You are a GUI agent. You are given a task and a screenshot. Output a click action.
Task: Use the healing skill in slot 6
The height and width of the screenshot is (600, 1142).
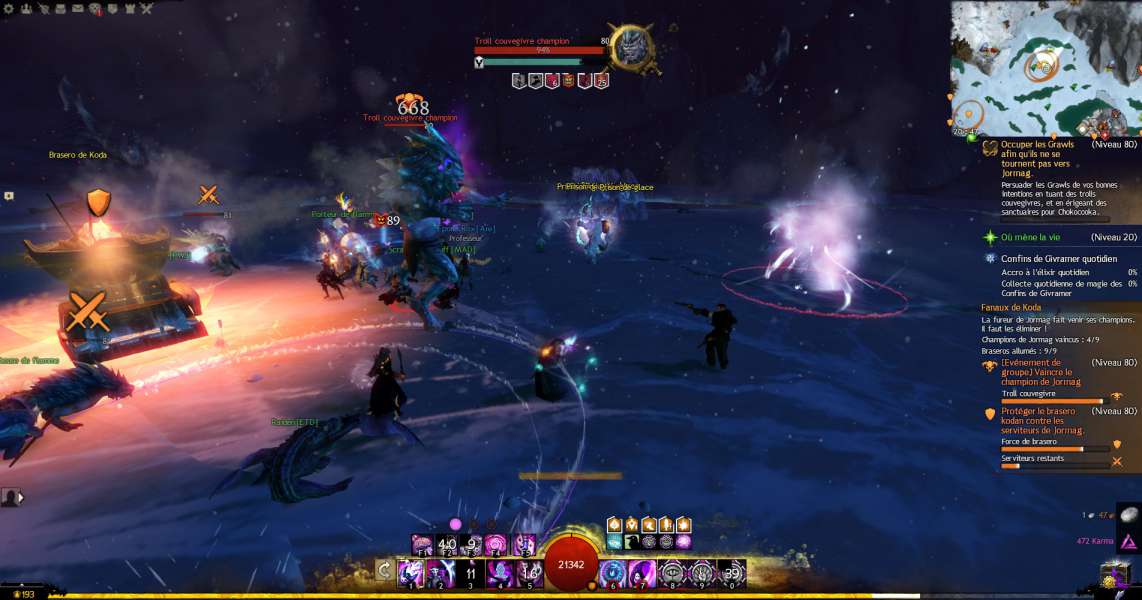(x=612, y=572)
